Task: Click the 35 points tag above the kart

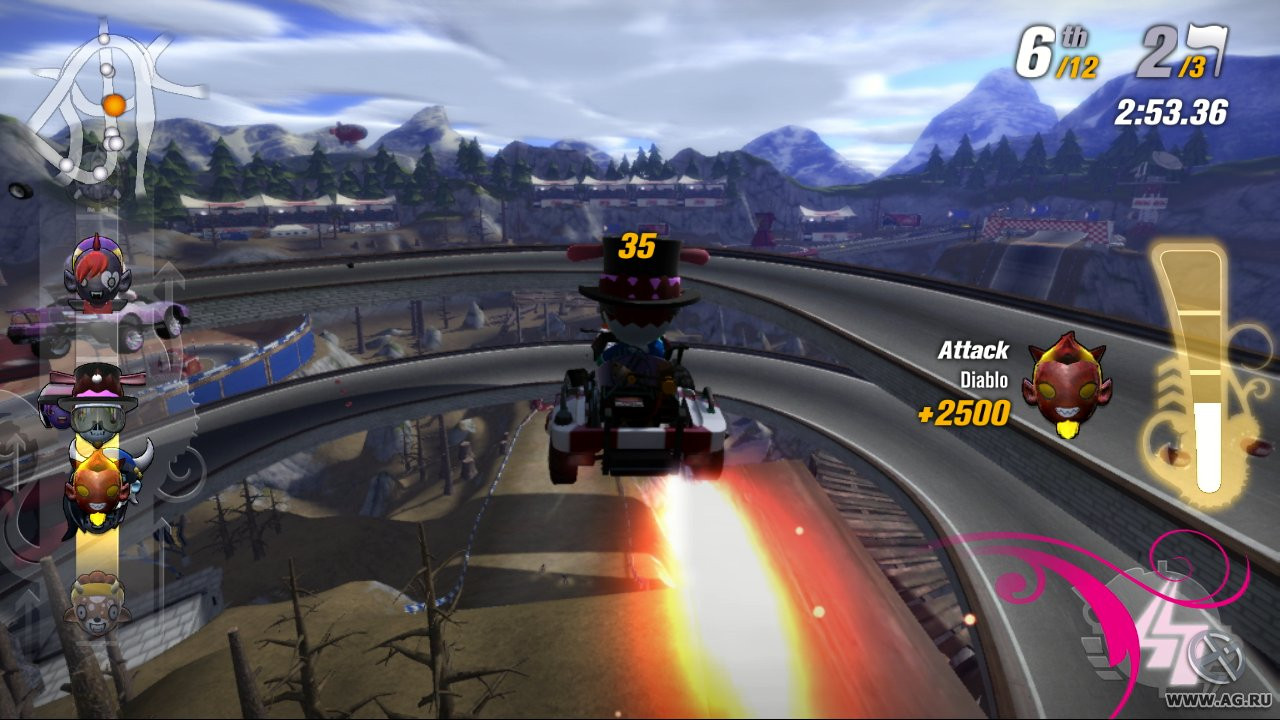Action: pyautogui.click(x=638, y=243)
